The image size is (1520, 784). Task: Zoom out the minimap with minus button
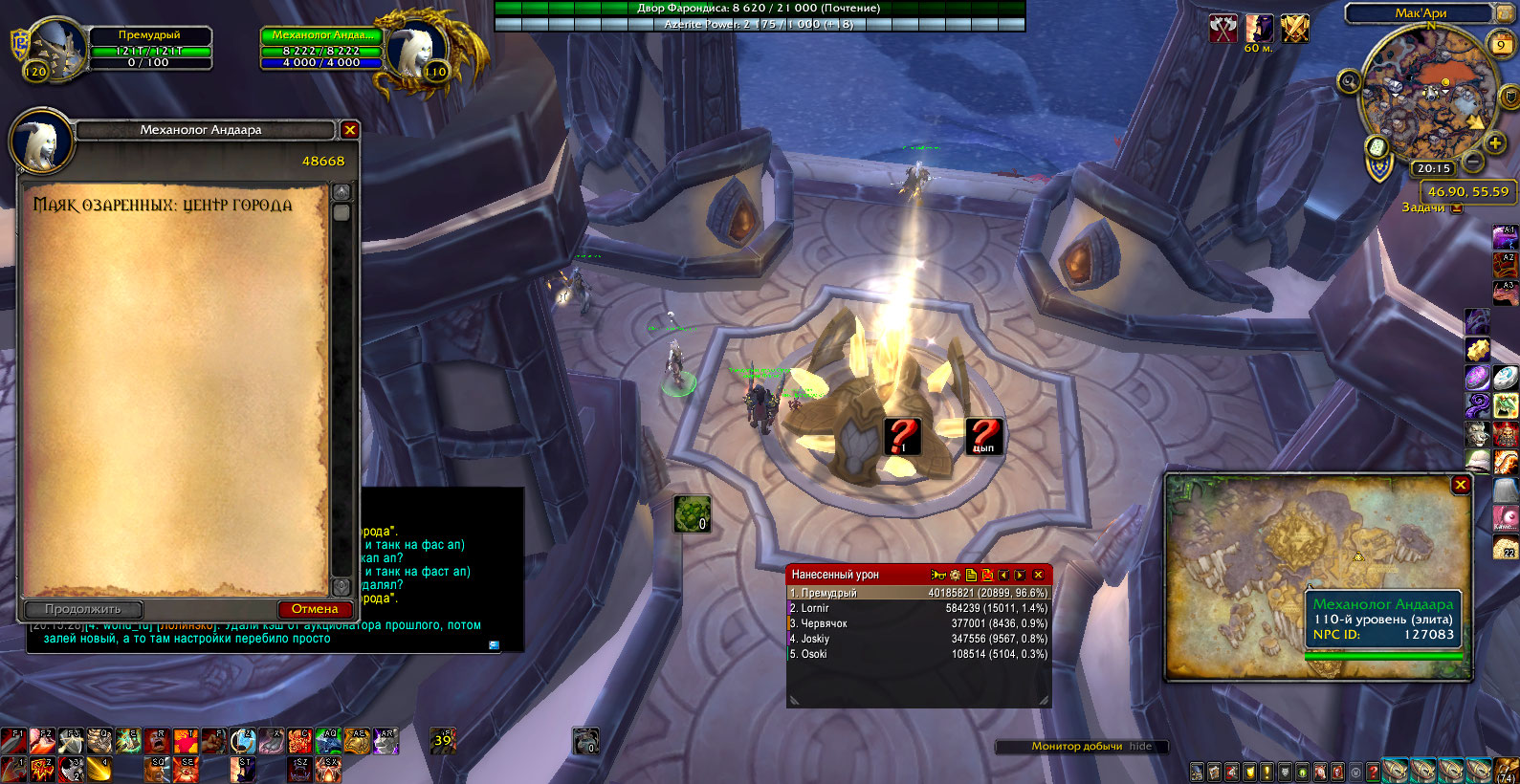point(1473,163)
